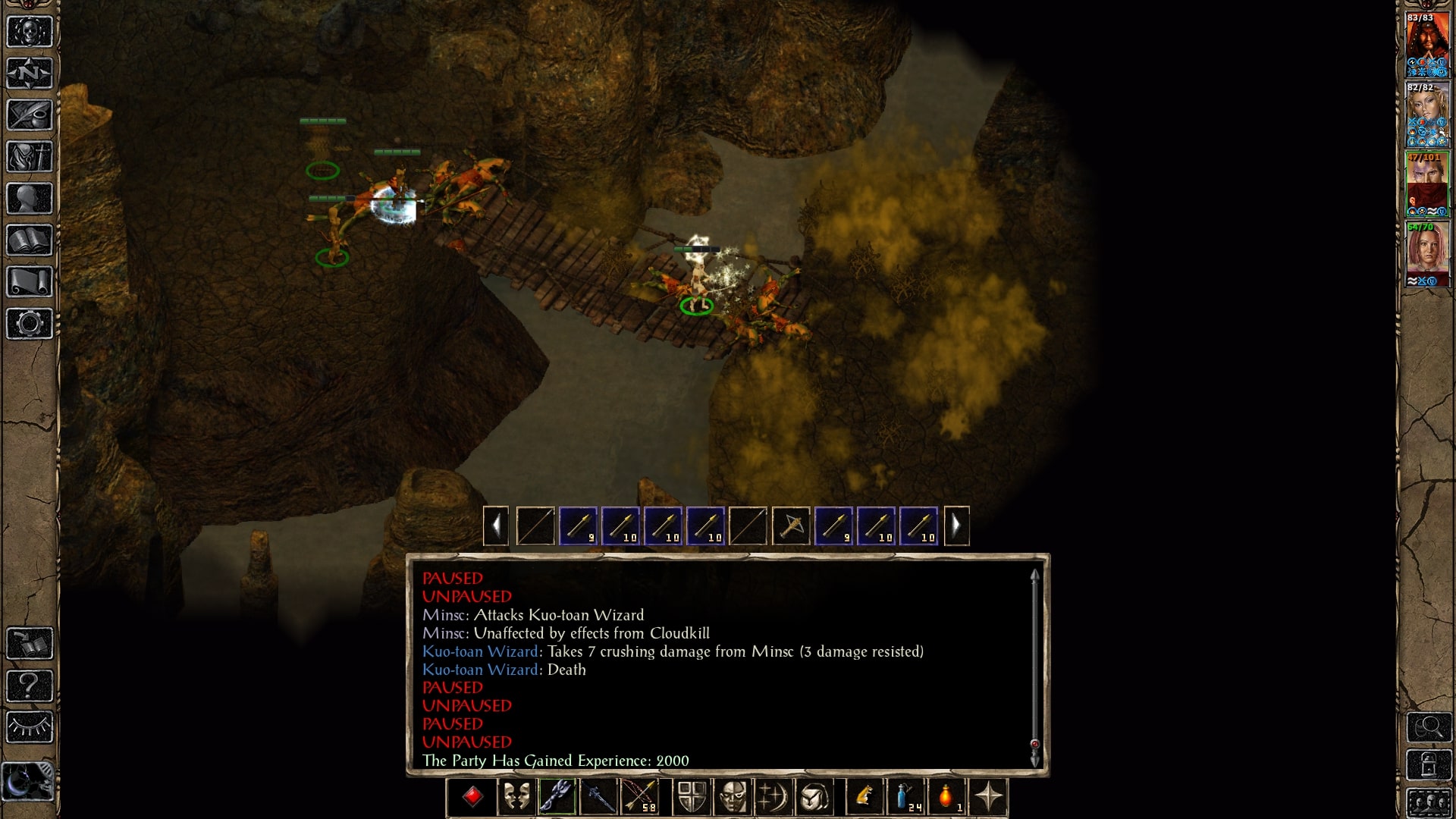Open the skull return-to-game button
The width and height of the screenshot is (1456, 819).
point(30,32)
